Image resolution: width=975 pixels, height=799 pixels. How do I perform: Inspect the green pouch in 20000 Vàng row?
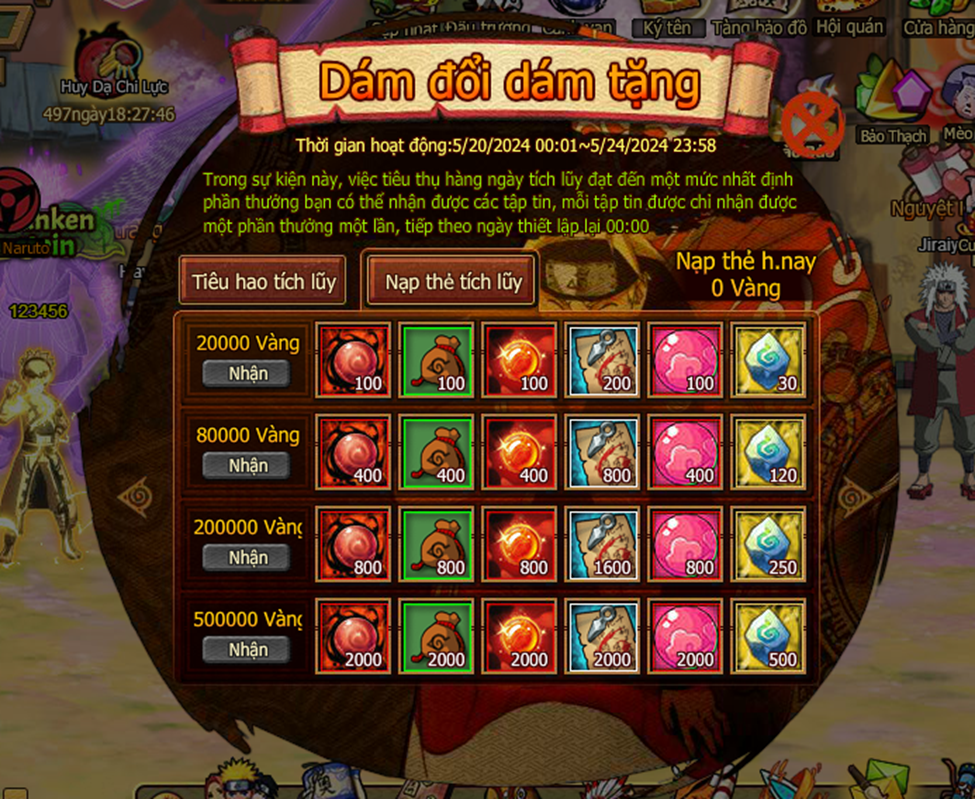tap(436, 359)
